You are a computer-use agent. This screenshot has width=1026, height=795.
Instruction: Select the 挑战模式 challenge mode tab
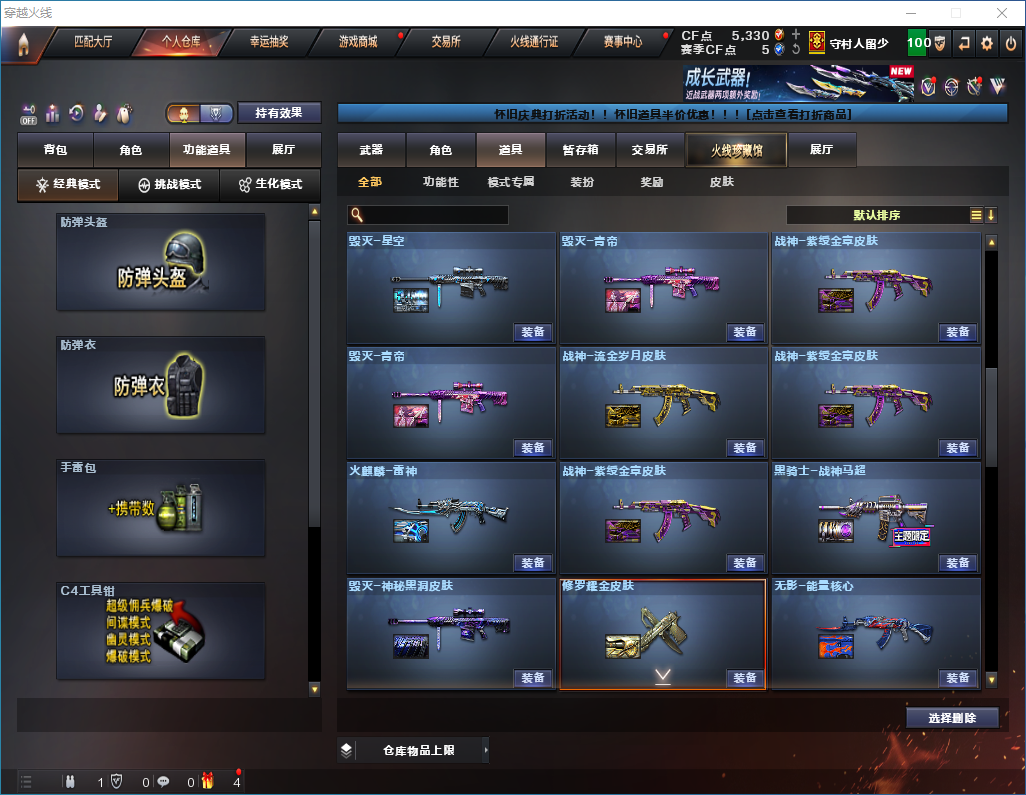tap(169, 185)
